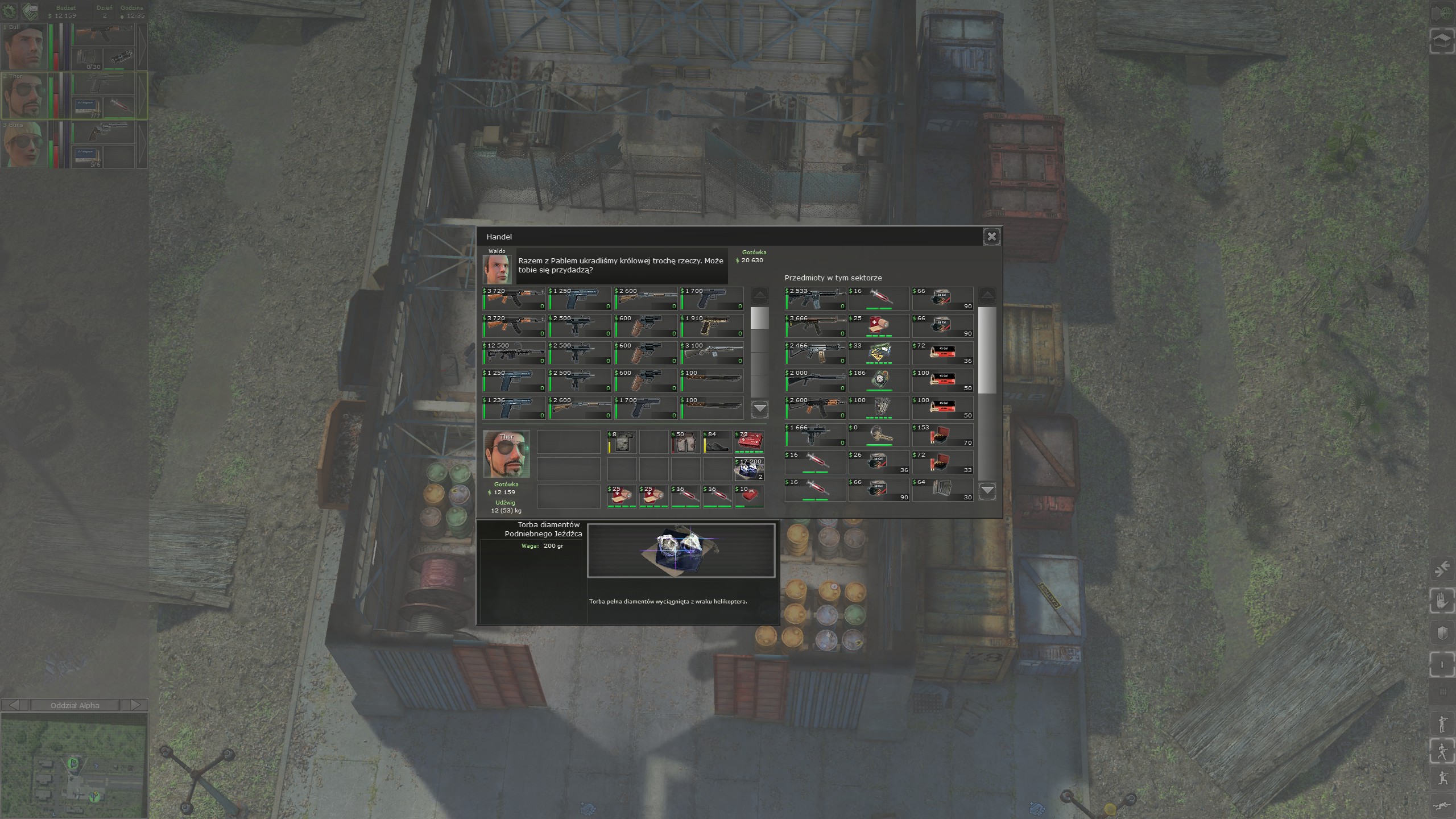Open the gear settings menu
Screen dimensions: 1456x819
pos(10,10)
